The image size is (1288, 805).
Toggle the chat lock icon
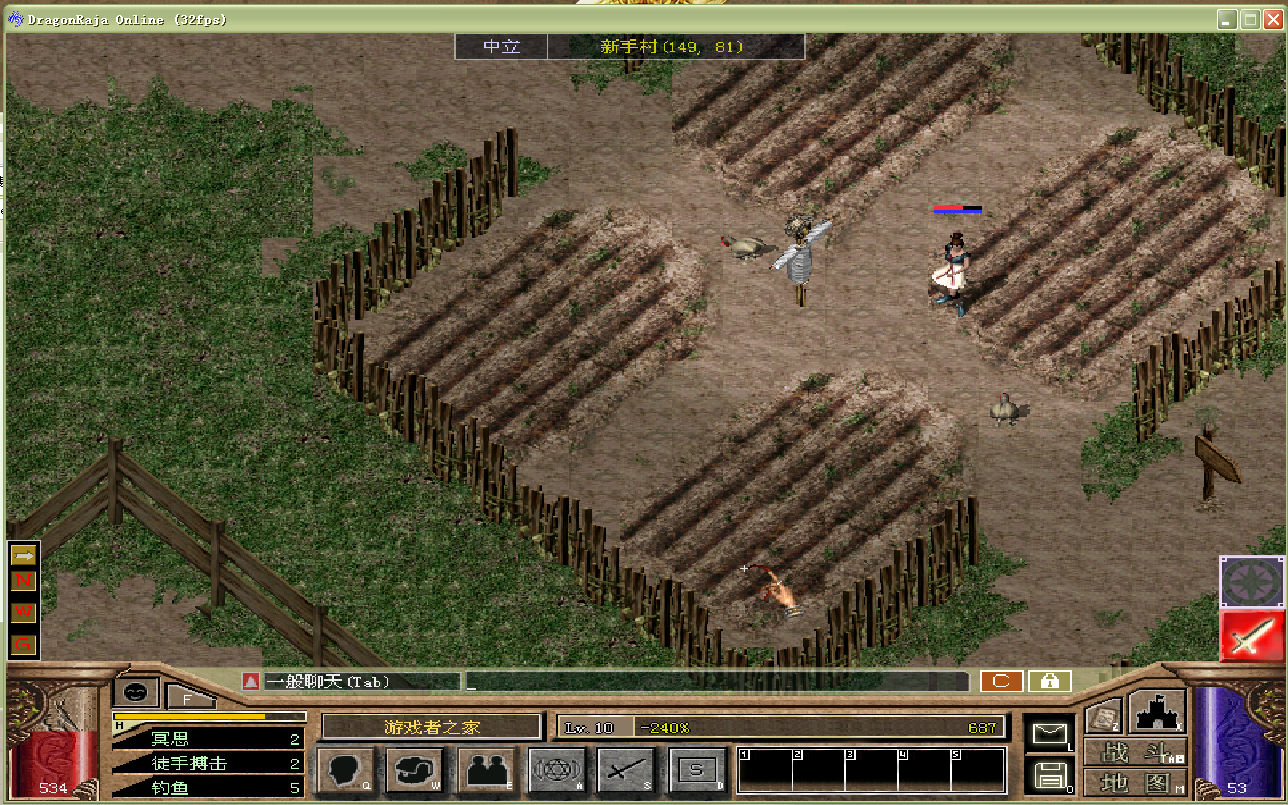coord(1049,681)
